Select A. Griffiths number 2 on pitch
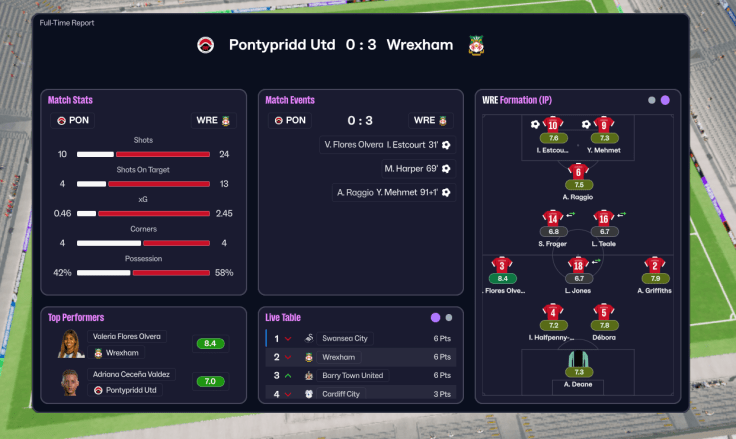The width and height of the screenshot is (736, 439). [655, 266]
